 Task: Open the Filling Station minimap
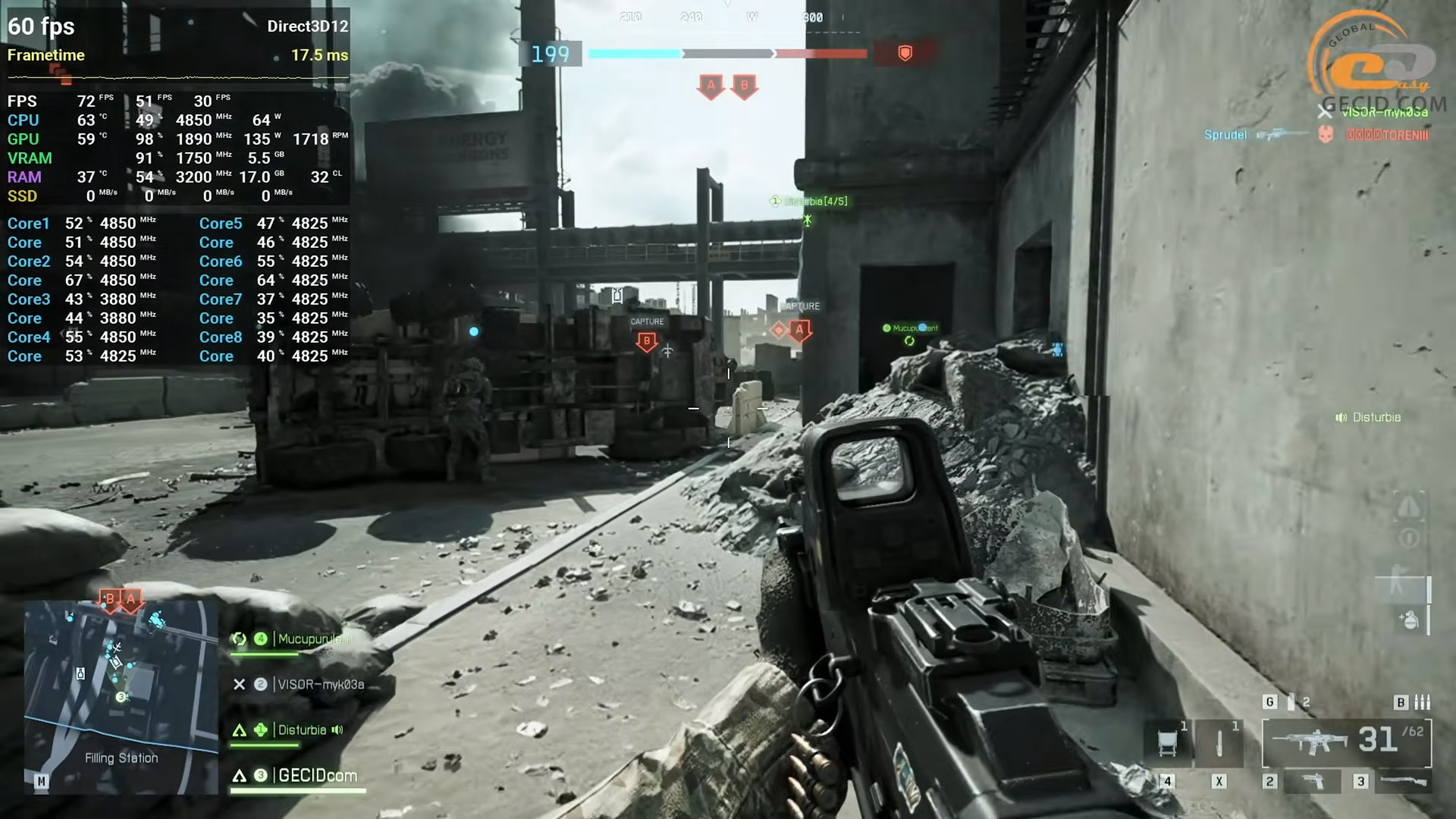(x=121, y=696)
